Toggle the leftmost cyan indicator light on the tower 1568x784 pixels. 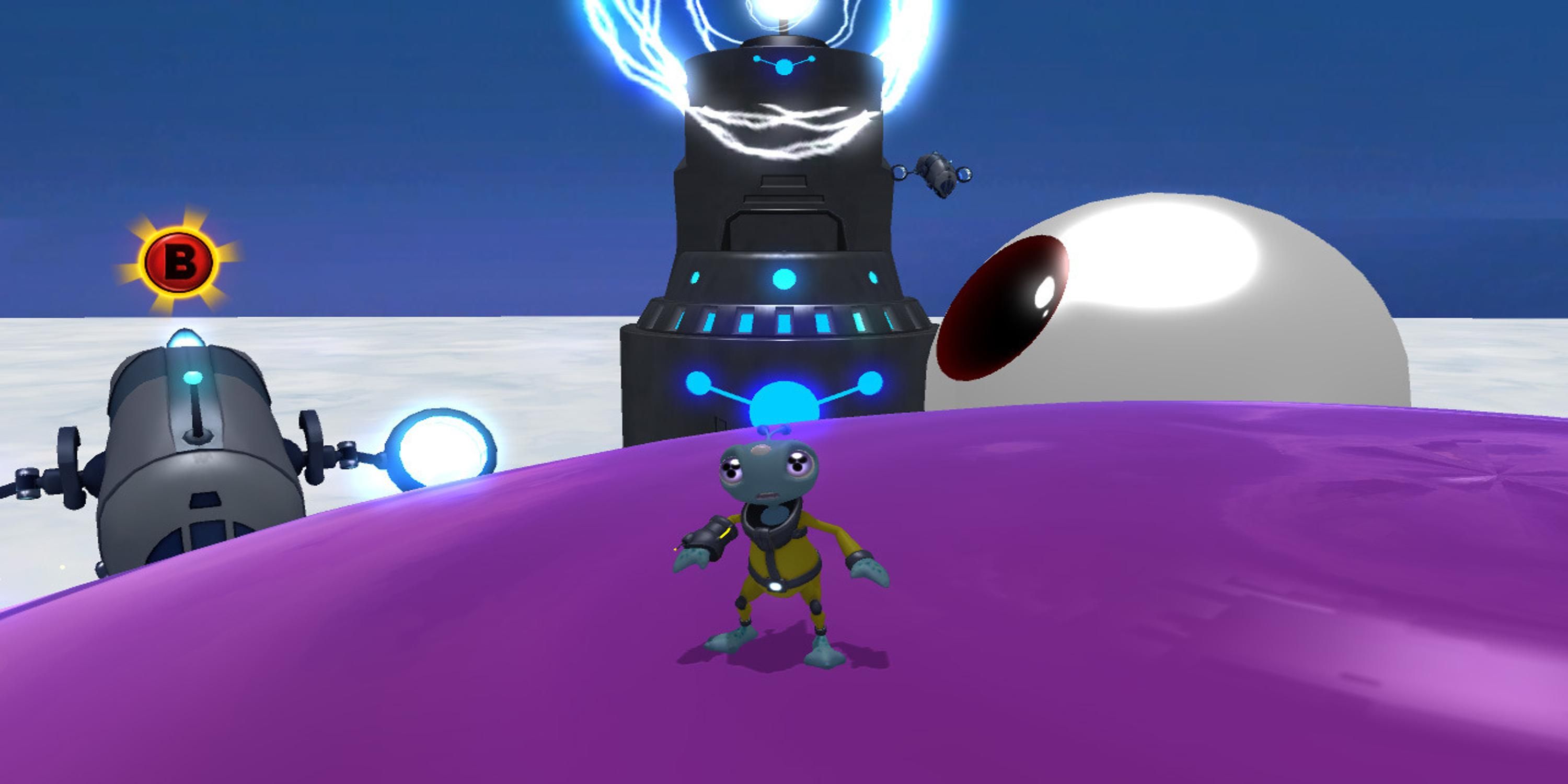[x=695, y=278]
